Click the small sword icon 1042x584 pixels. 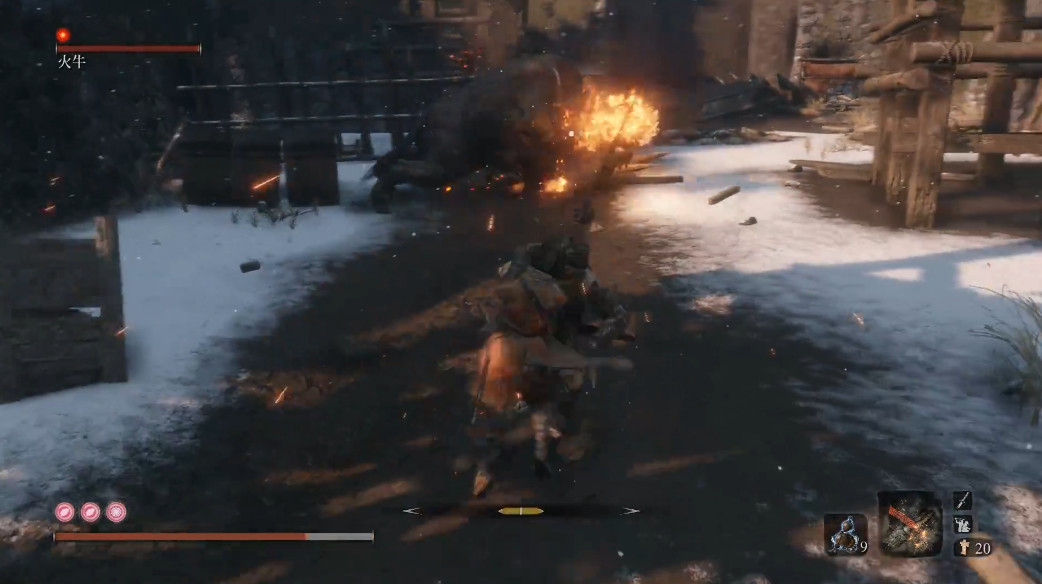click(962, 500)
